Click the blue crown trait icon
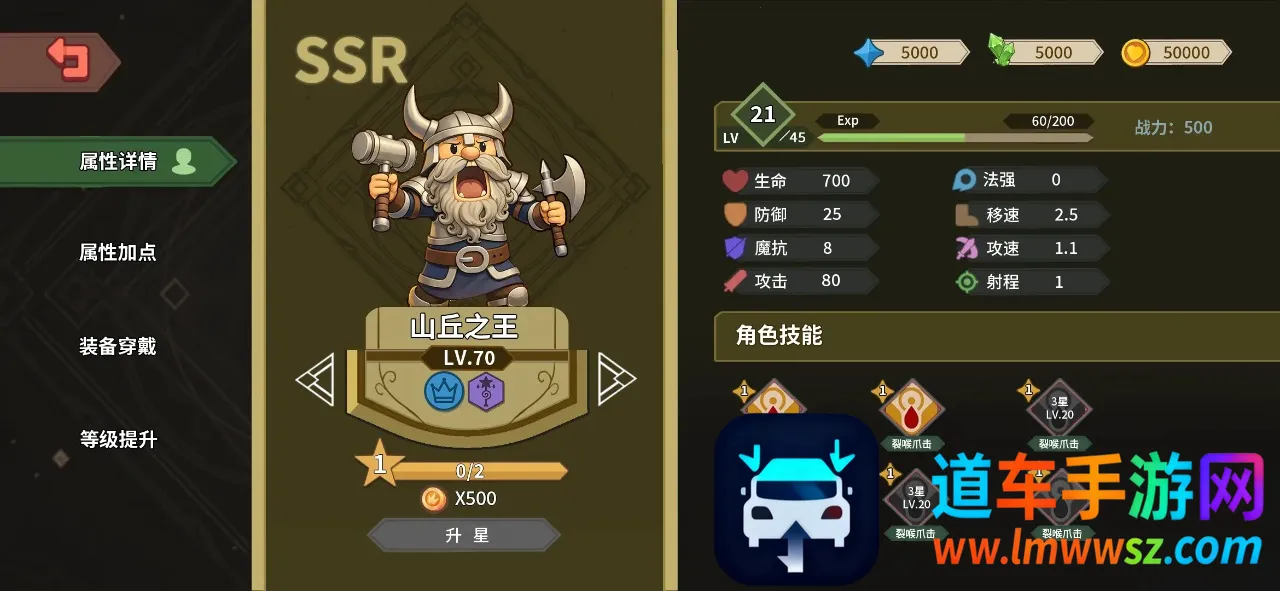Viewport: 1280px width, 591px height. 444,390
